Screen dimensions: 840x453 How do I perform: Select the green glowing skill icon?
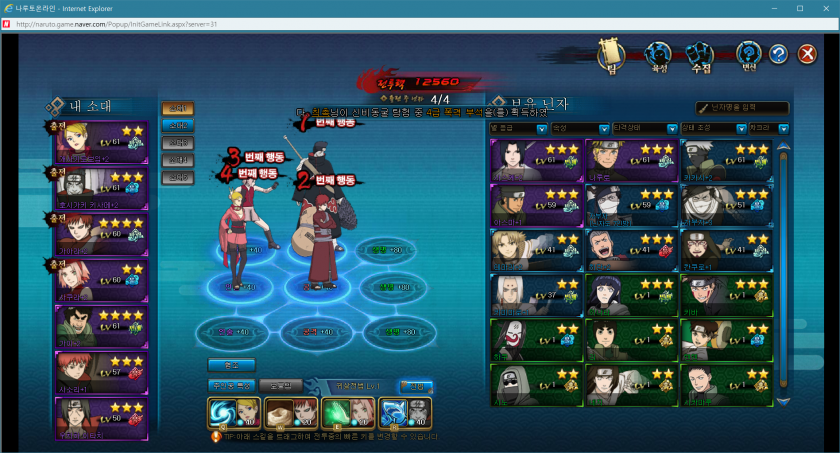[x=334, y=412]
